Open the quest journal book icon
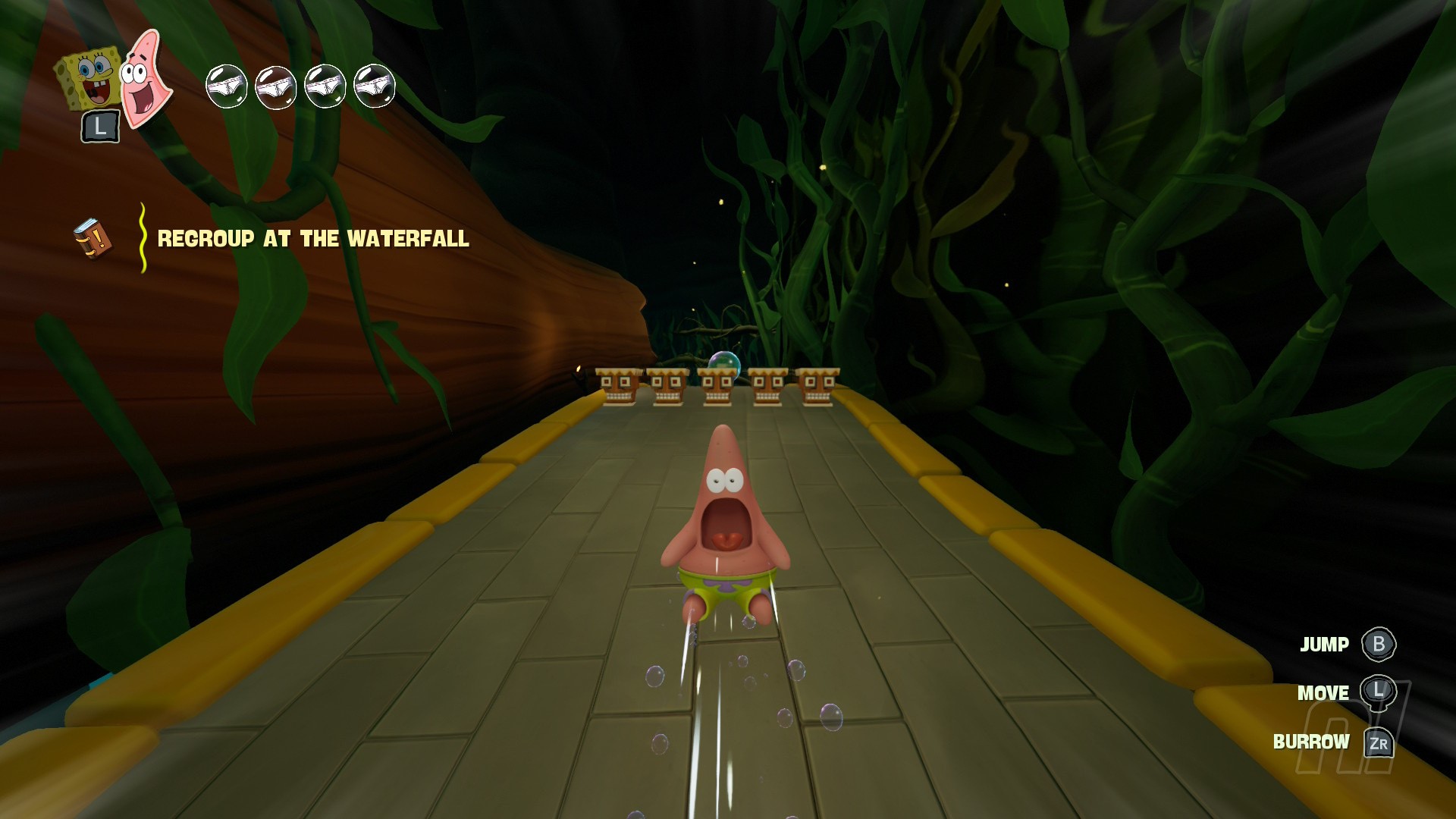 pos(93,239)
